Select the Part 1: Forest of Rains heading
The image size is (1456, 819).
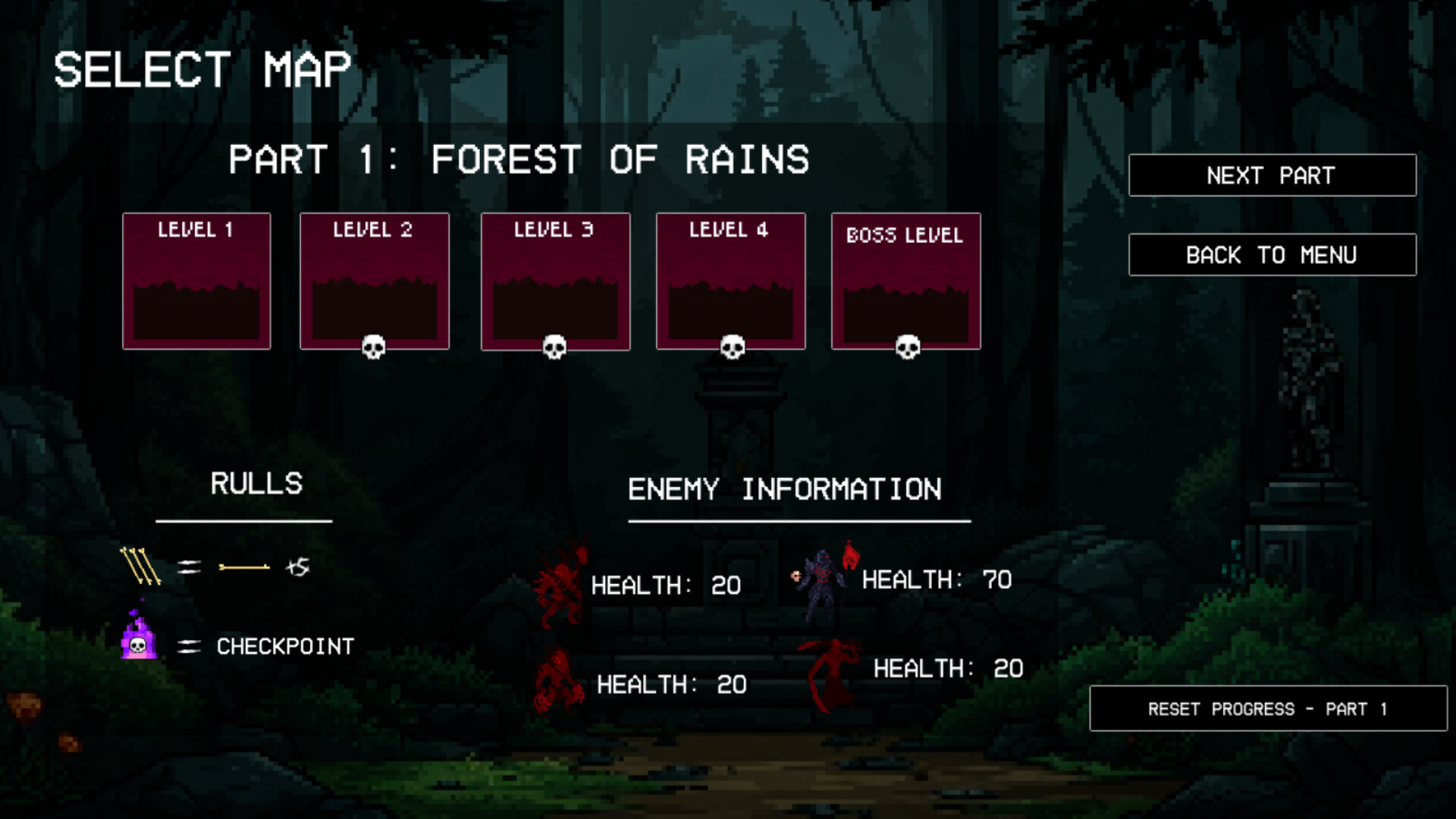click(520, 159)
